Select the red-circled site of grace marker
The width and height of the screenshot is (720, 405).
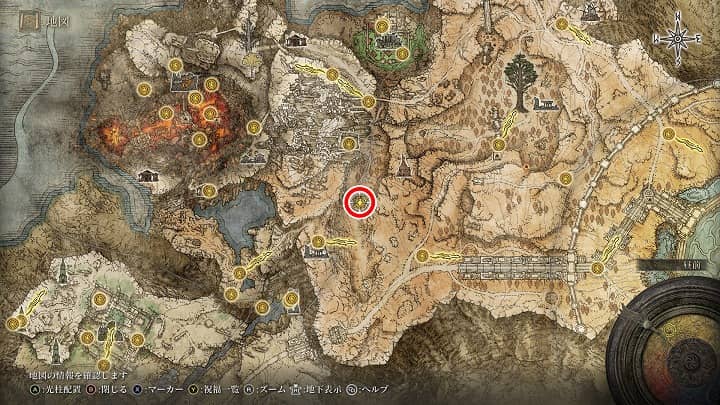click(x=360, y=202)
